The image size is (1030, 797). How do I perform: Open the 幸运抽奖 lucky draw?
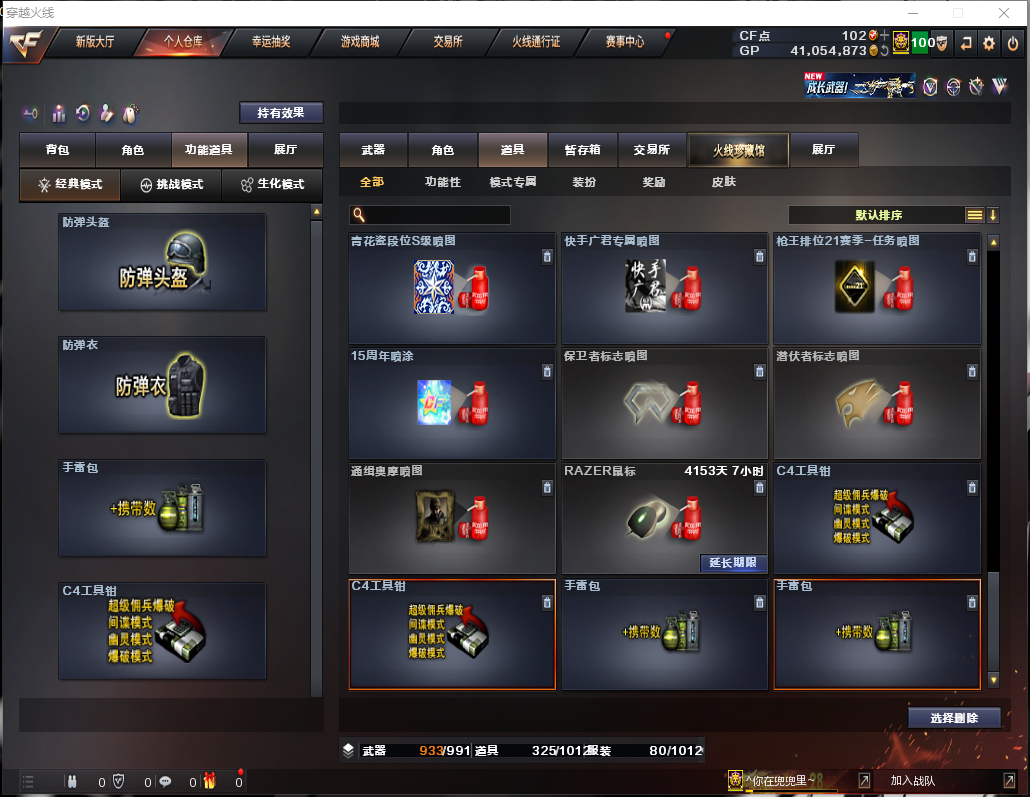tap(270, 42)
